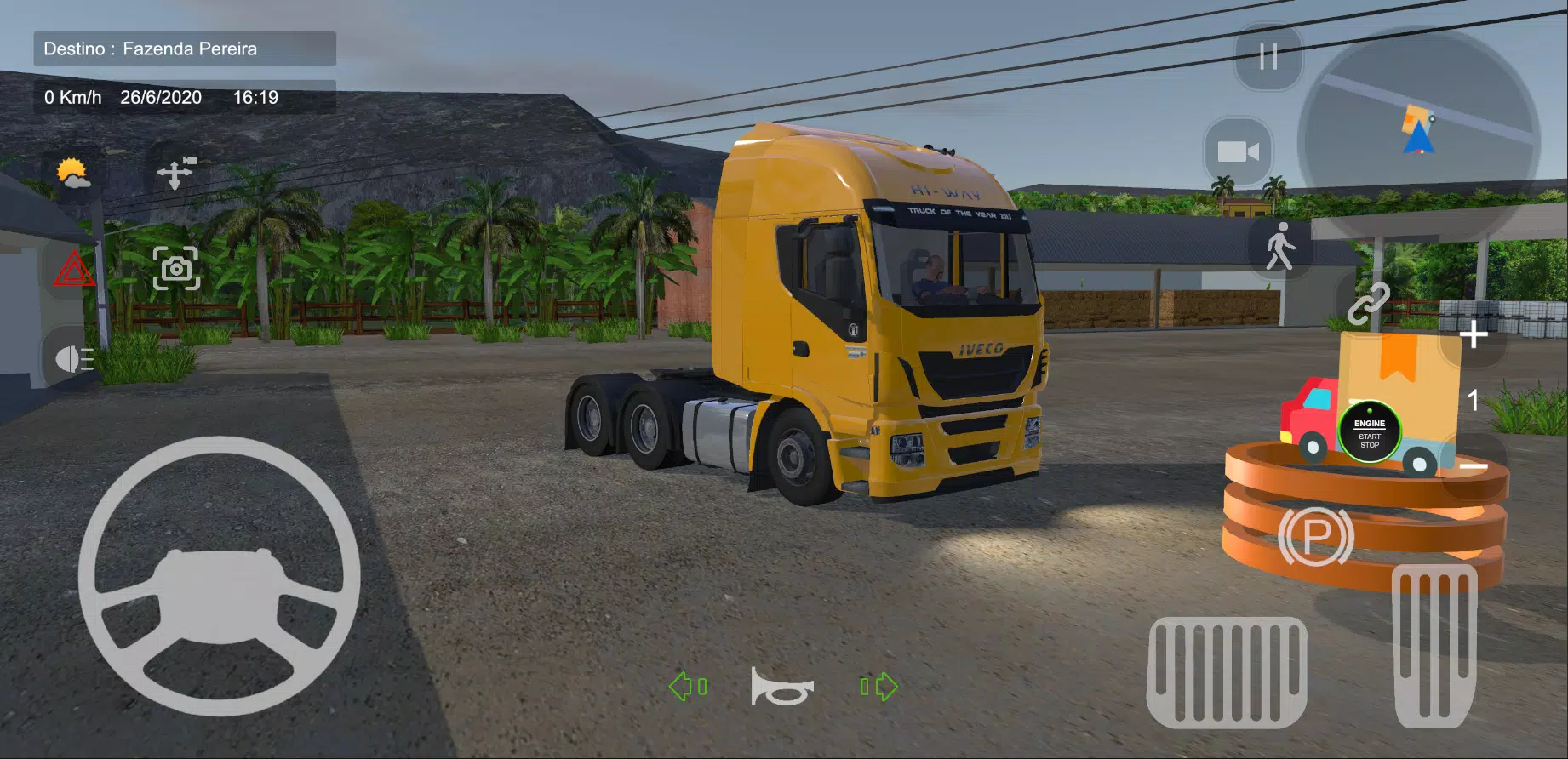
Task: Honk the horn
Action: tap(781, 687)
